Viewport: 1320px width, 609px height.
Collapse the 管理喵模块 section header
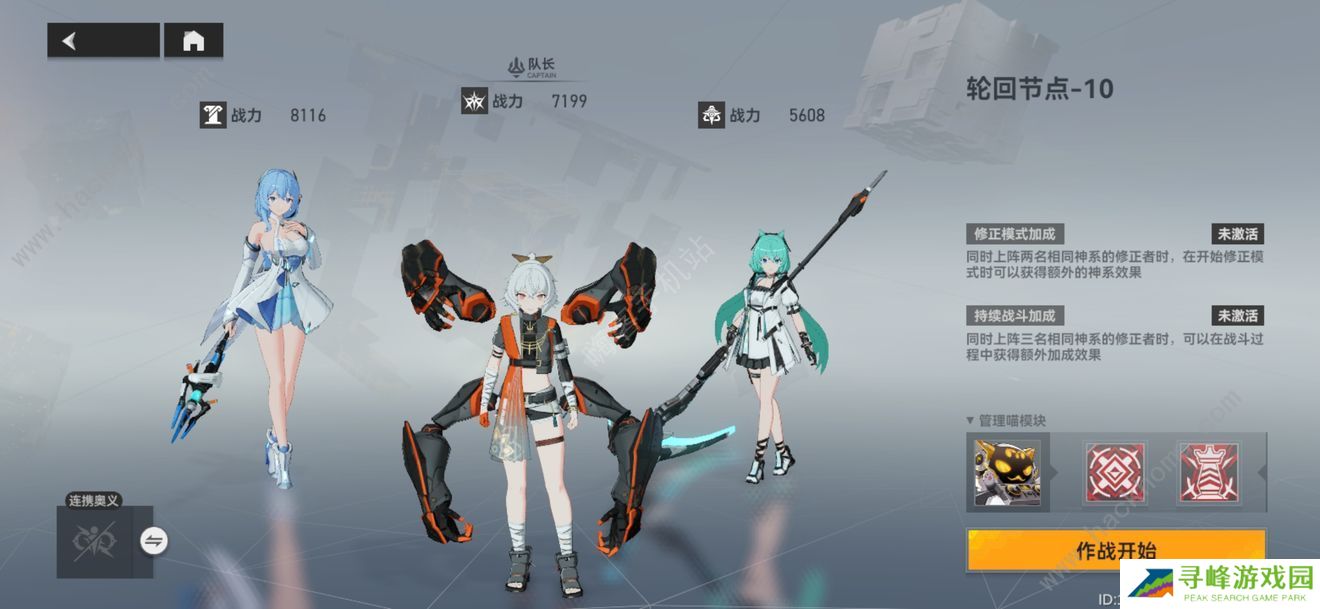[1006, 420]
